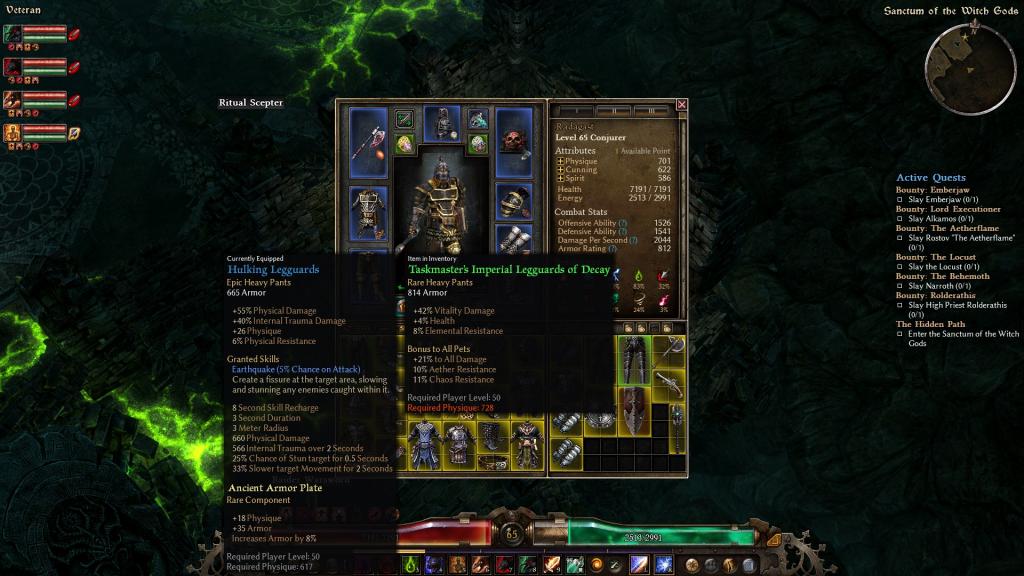The height and width of the screenshot is (576, 1024).
Task: Show Offensive Ability help tooltip
Action: tap(623, 222)
